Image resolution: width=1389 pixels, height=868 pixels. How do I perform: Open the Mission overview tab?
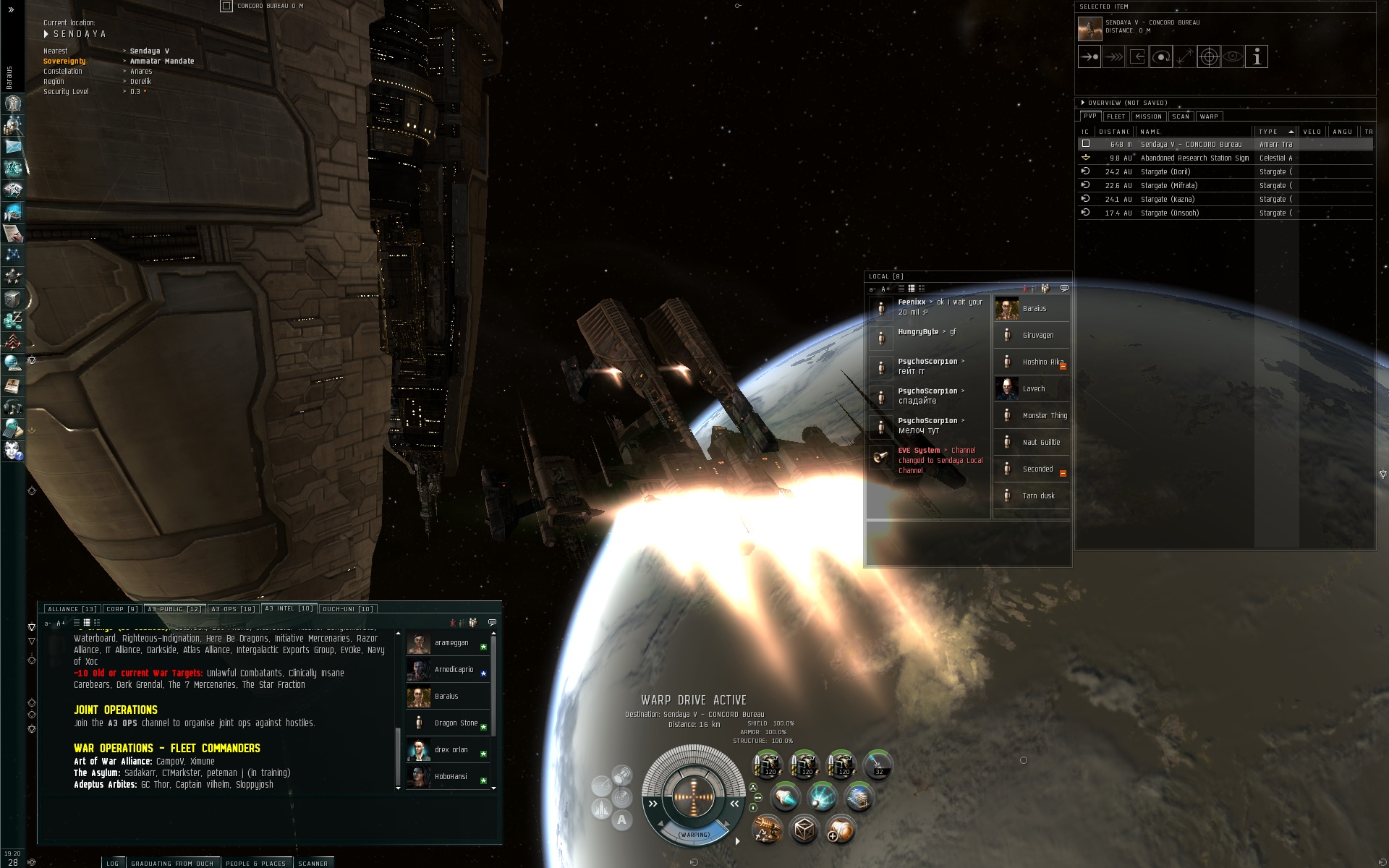(x=1148, y=116)
